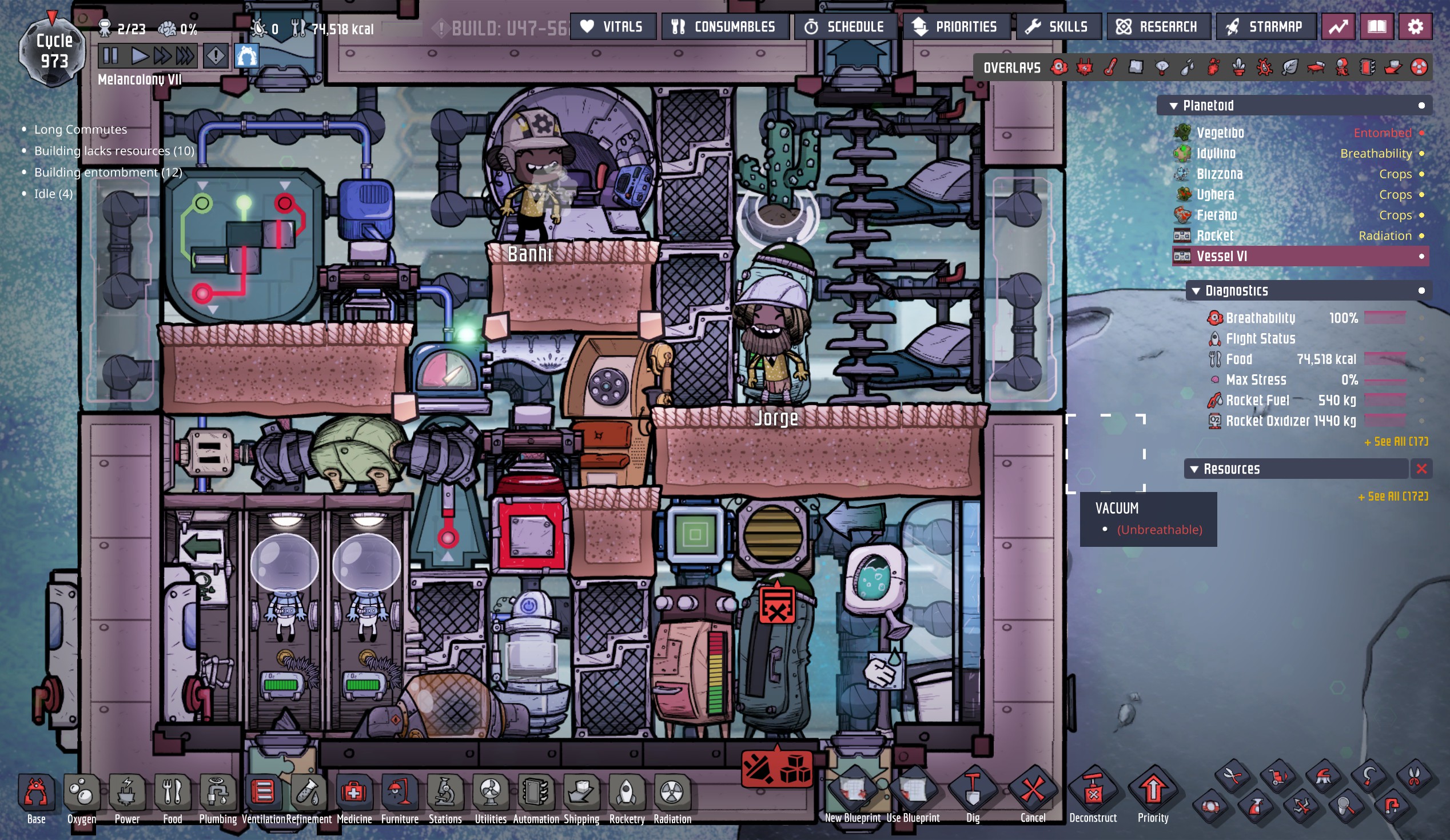
Task: Open the Priorities screen
Action: 955,27
